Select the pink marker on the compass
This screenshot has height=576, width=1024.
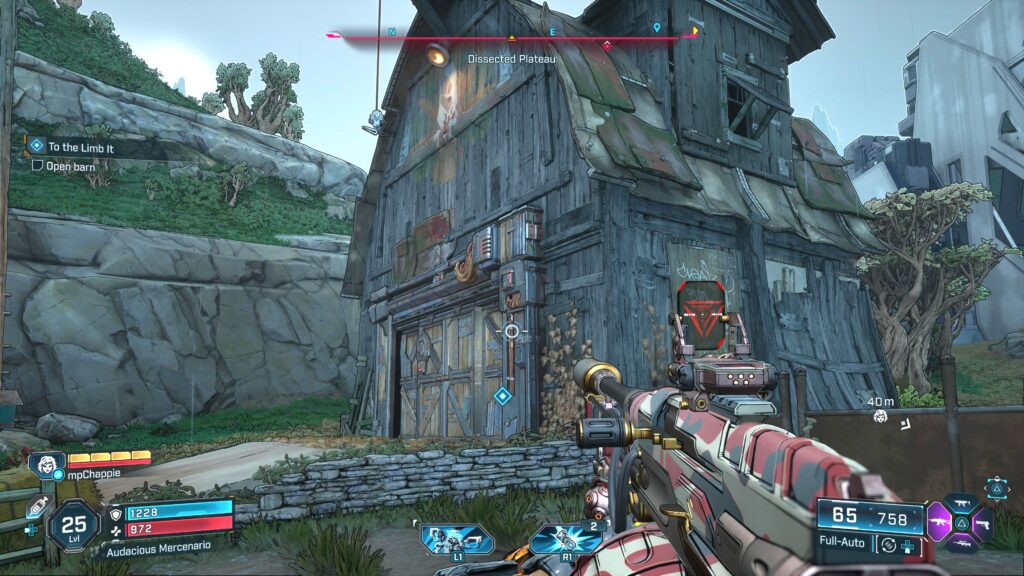(x=607, y=45)
